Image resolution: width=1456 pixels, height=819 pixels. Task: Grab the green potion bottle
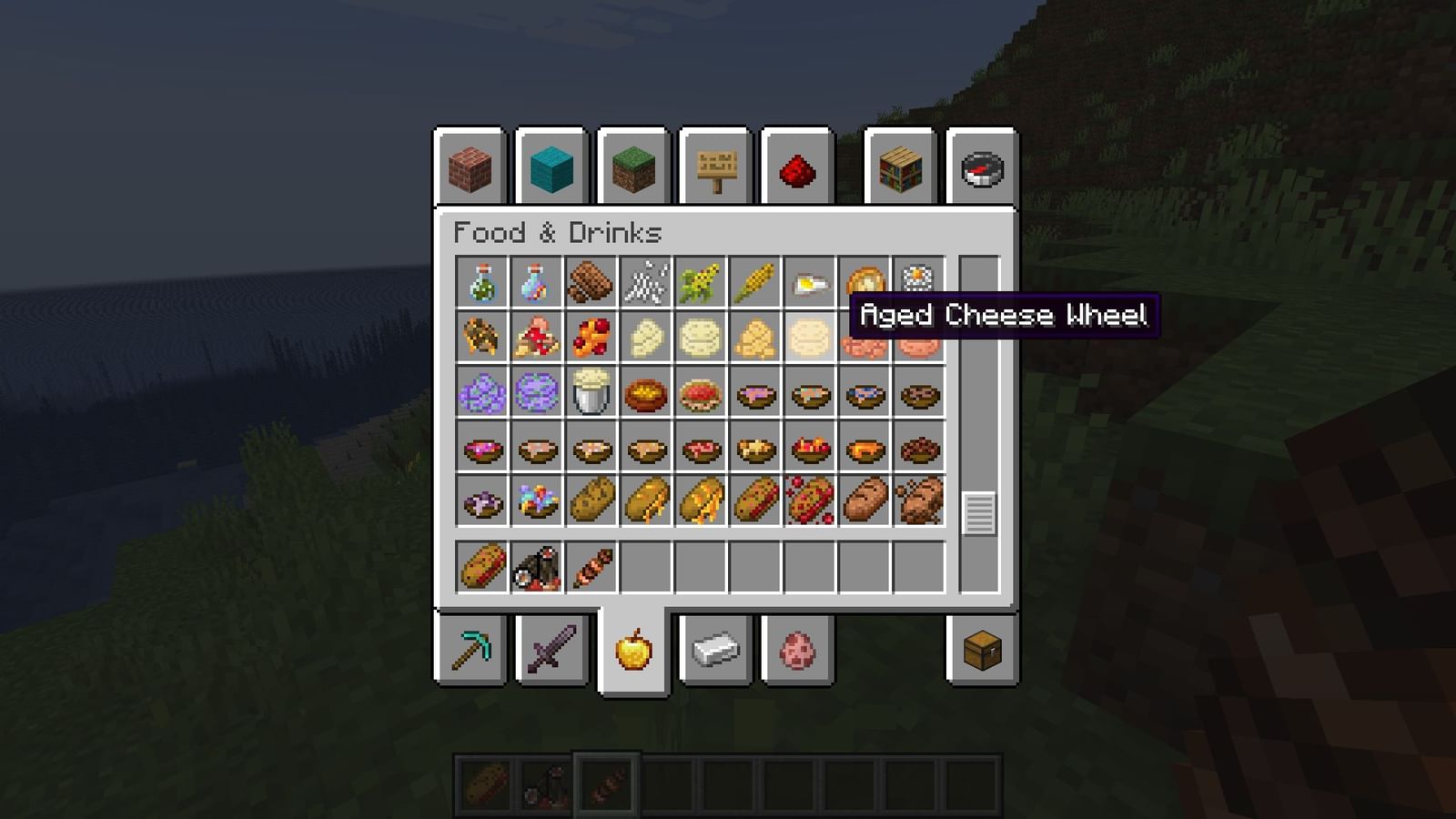481,284
